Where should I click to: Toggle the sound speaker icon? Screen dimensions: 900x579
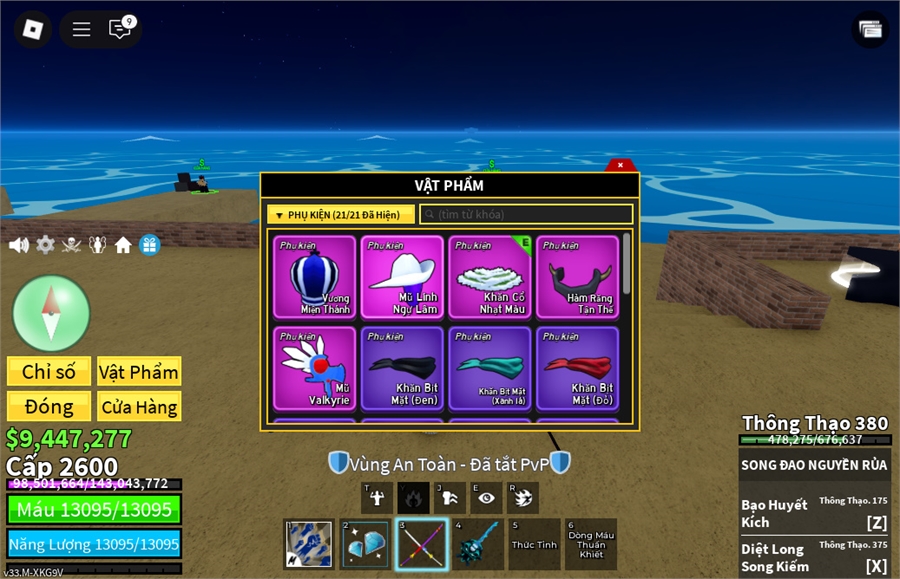[x=19, y=245]
